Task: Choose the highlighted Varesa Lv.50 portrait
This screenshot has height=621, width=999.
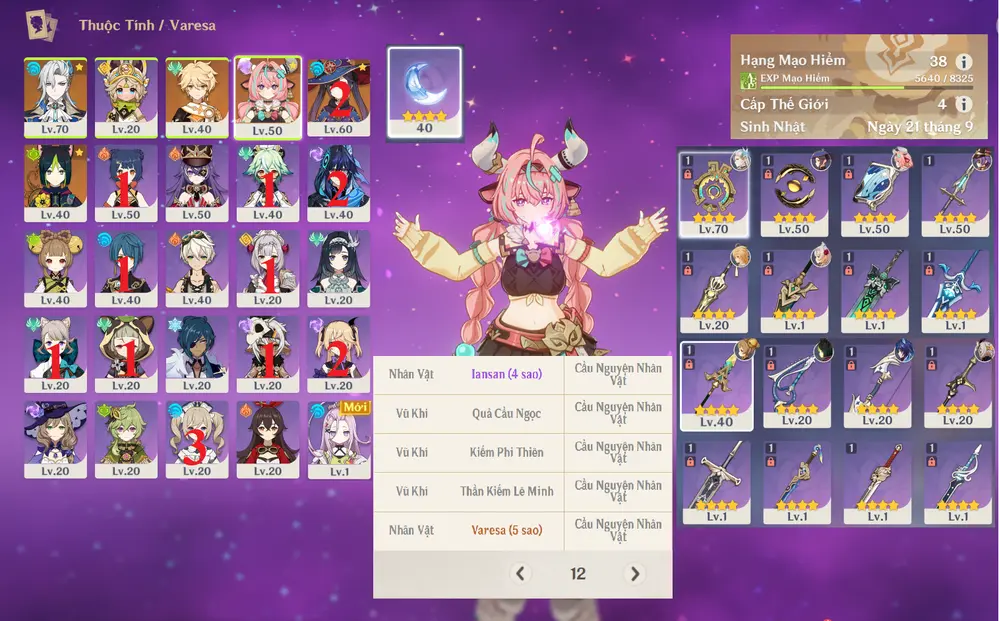Action: coord(267,96)
